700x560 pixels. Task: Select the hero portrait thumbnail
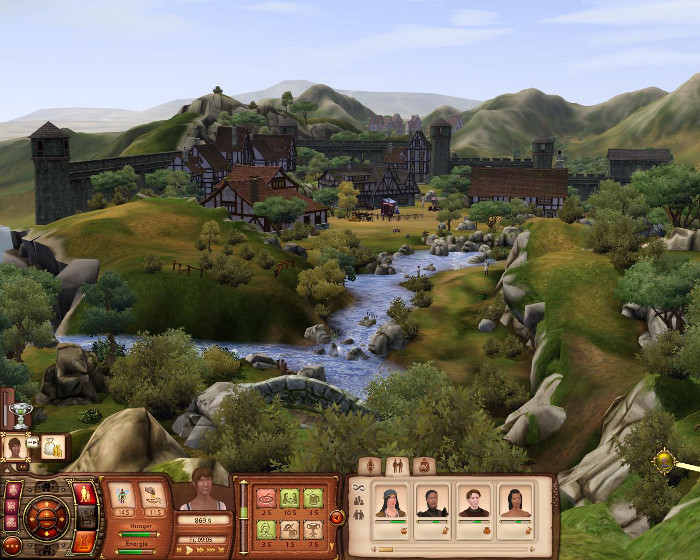(x=16, y=447)
